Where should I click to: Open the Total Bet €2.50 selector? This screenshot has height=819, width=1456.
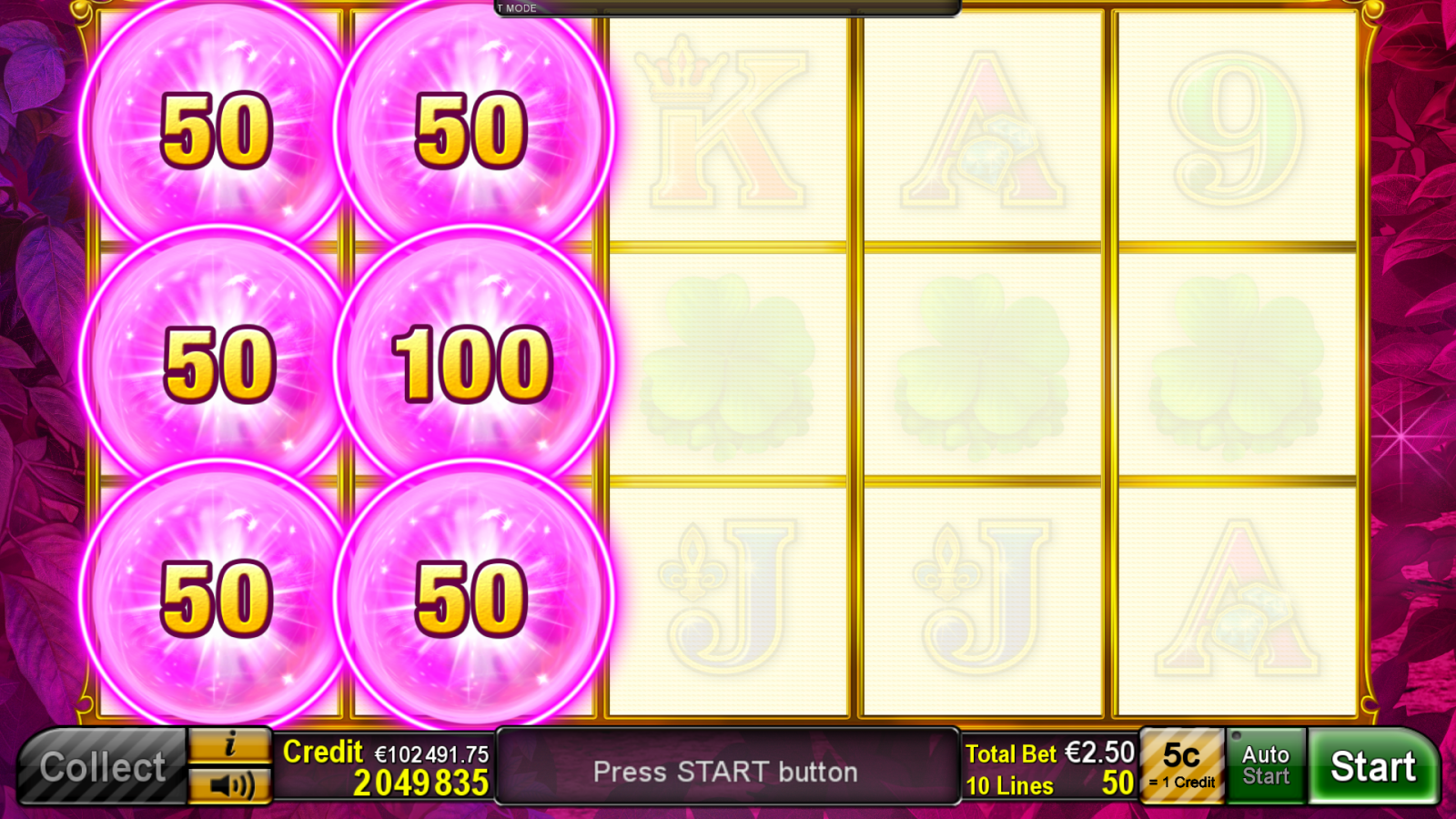click(x=1046, y=753)
